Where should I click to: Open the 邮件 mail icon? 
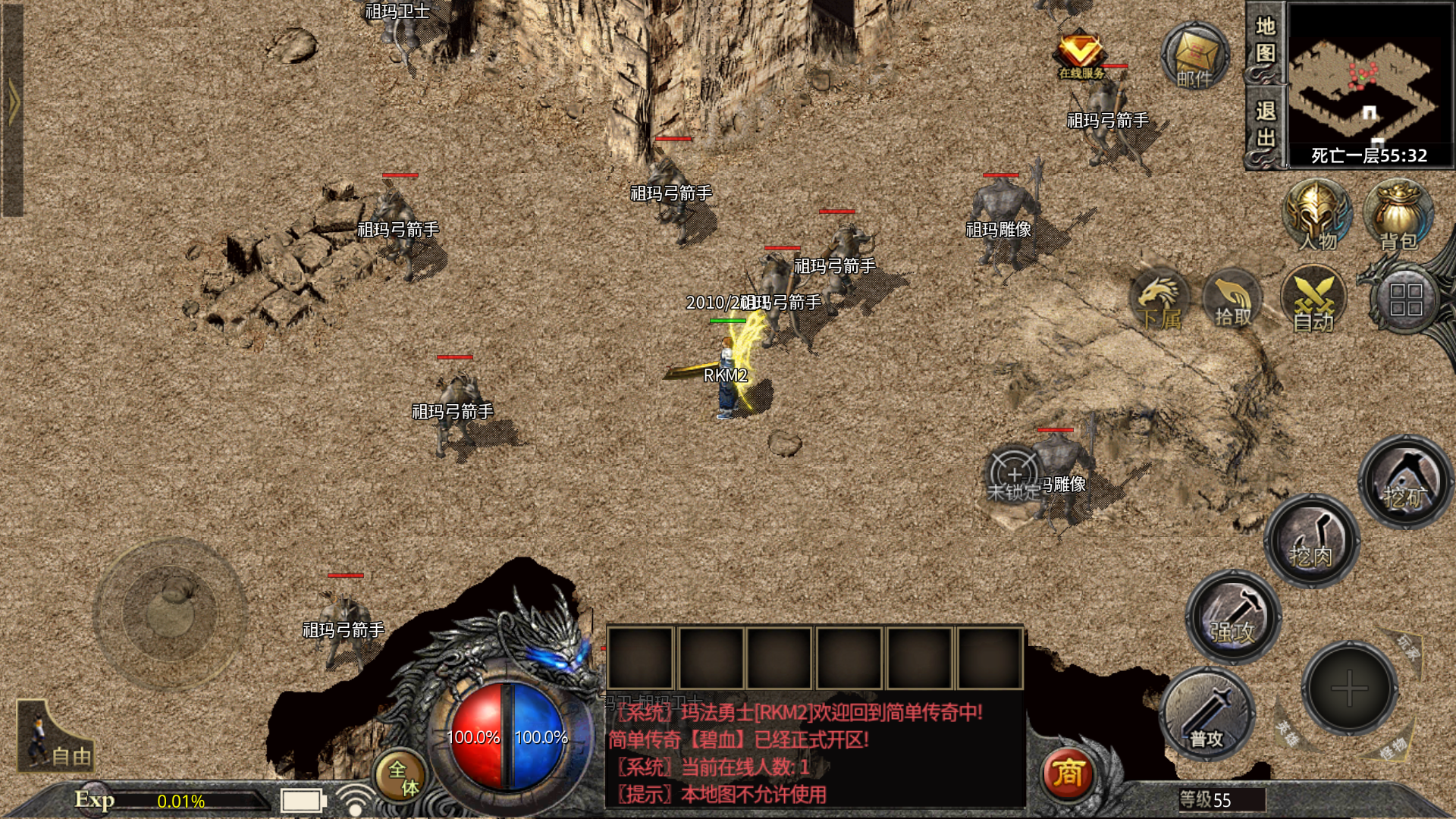(x=1195, y=57)
